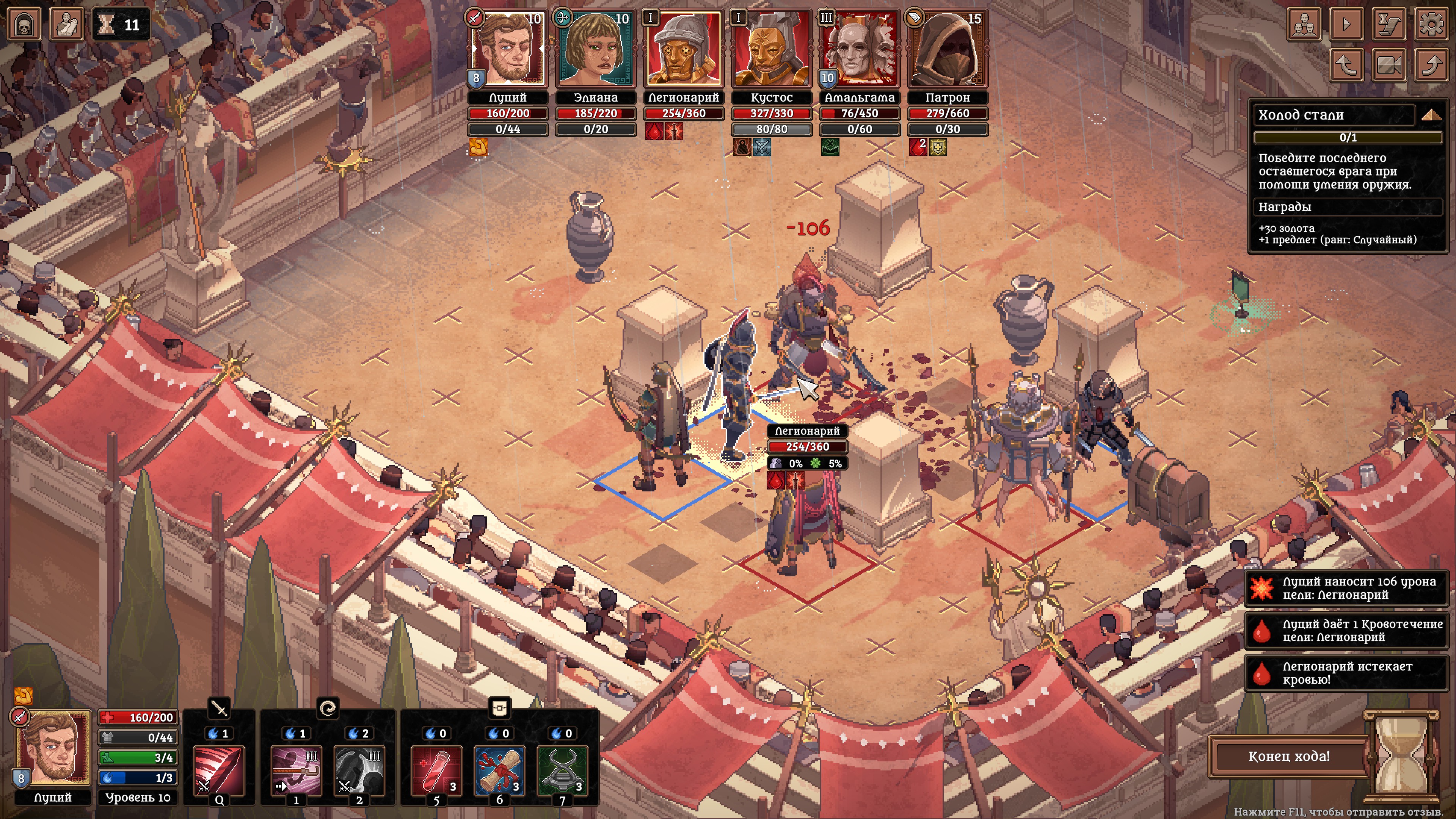End the turn with Конец хода!
This screenshot has width=1456, height=819.
click(1289, 756)
